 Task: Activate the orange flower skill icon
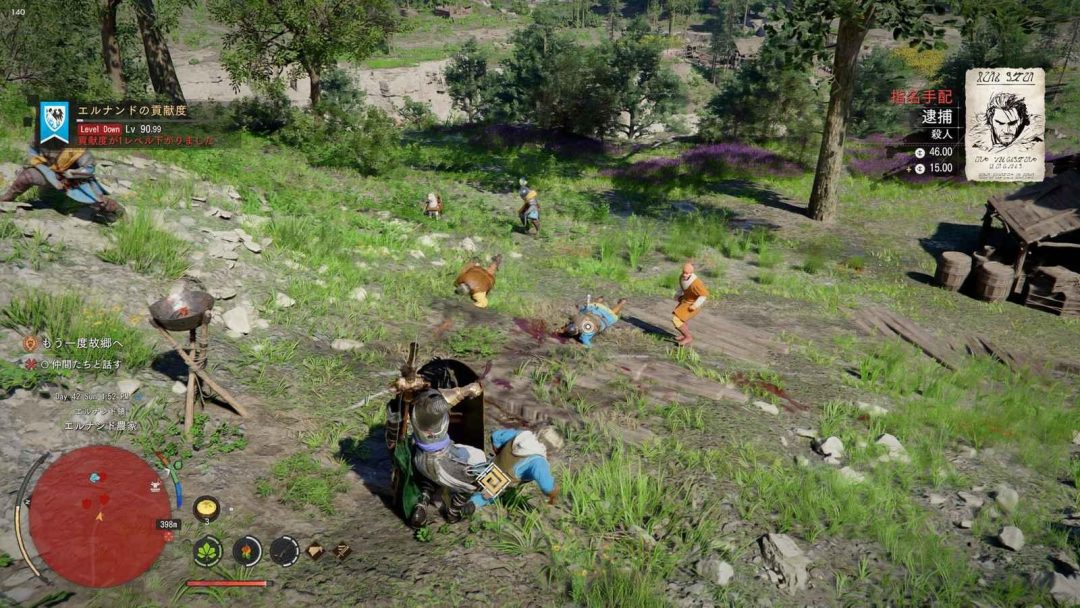coord(247,550)
